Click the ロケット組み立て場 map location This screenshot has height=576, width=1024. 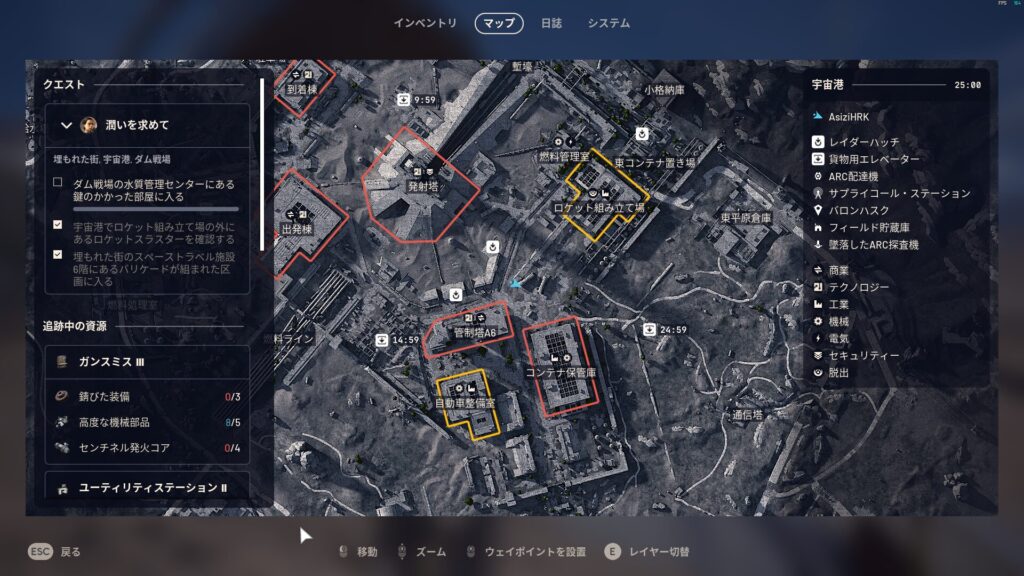[601, 207]
